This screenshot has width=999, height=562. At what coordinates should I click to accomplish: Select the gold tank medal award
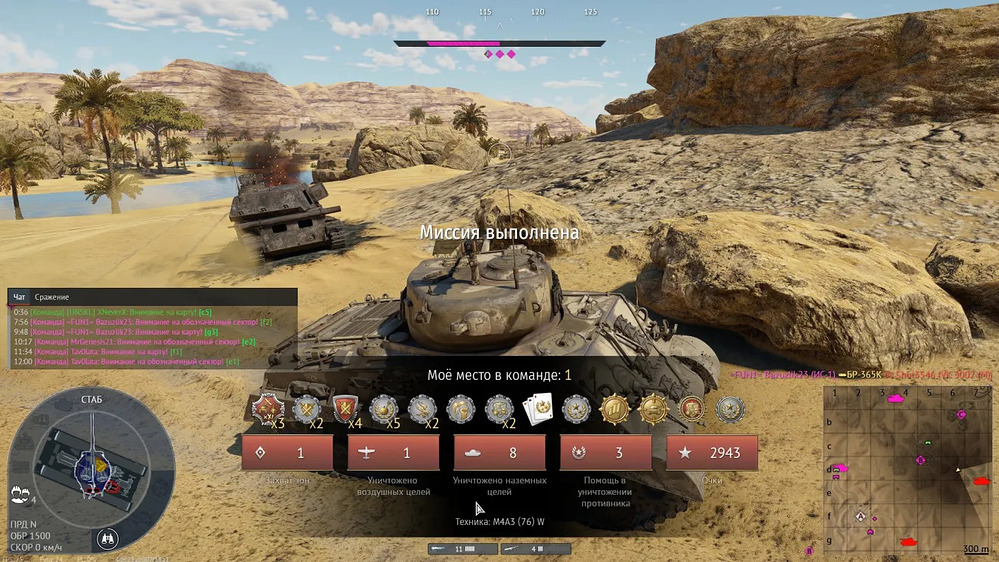[653, 408]
